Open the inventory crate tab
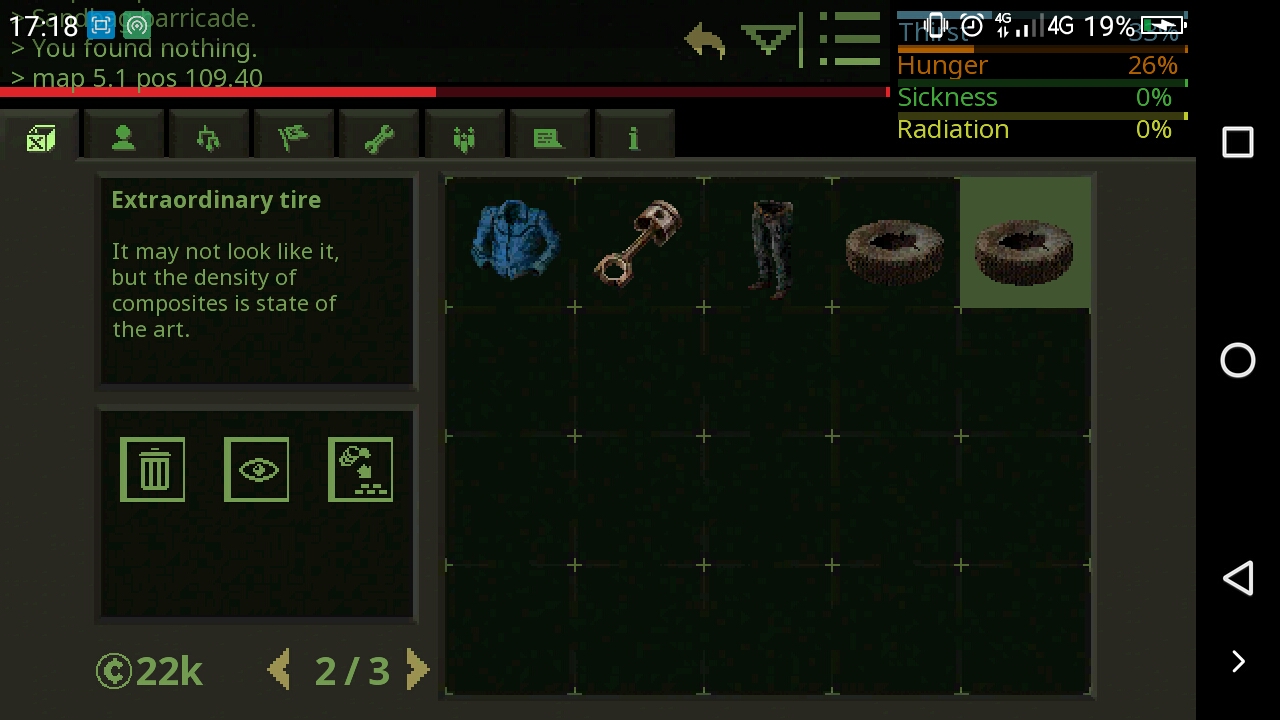This screenshot has height=720, width=1280. click(40, 134)
